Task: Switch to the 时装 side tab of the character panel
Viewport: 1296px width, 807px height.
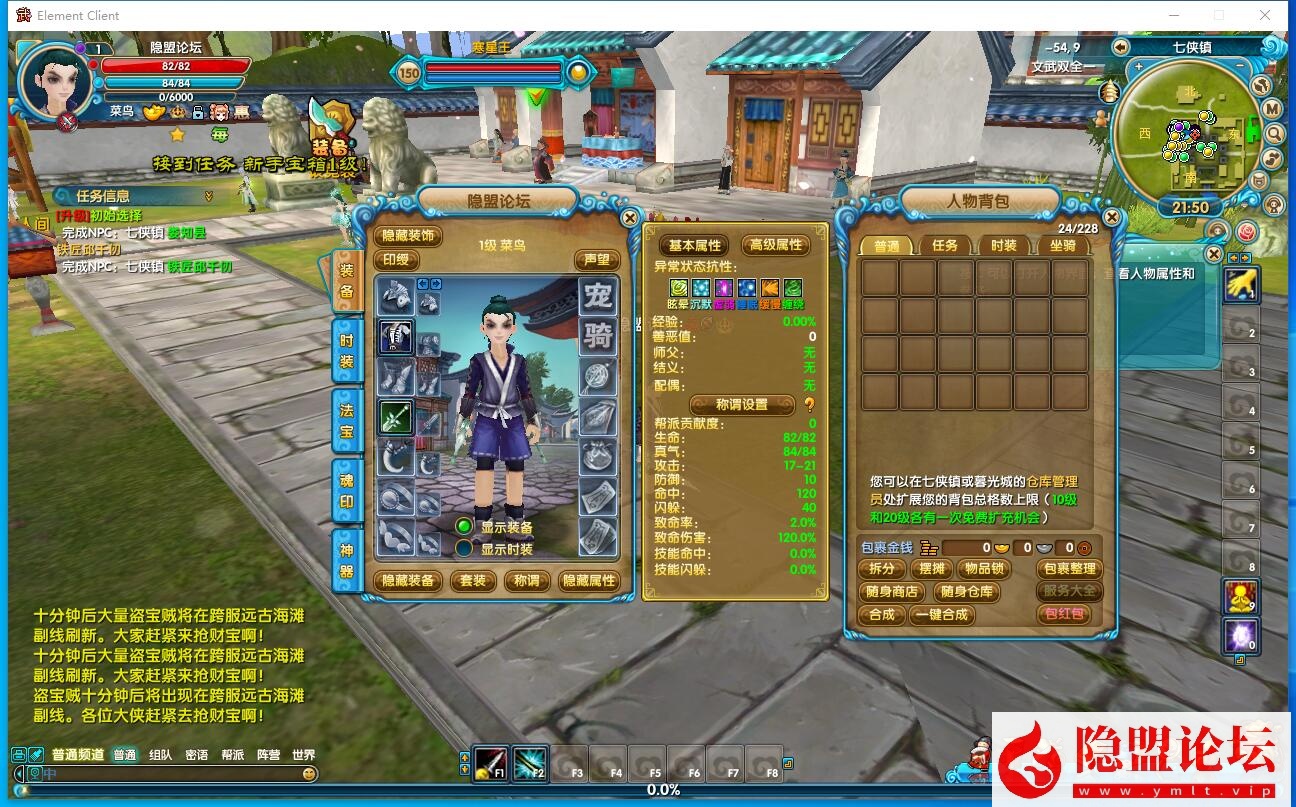Action: 346,351
